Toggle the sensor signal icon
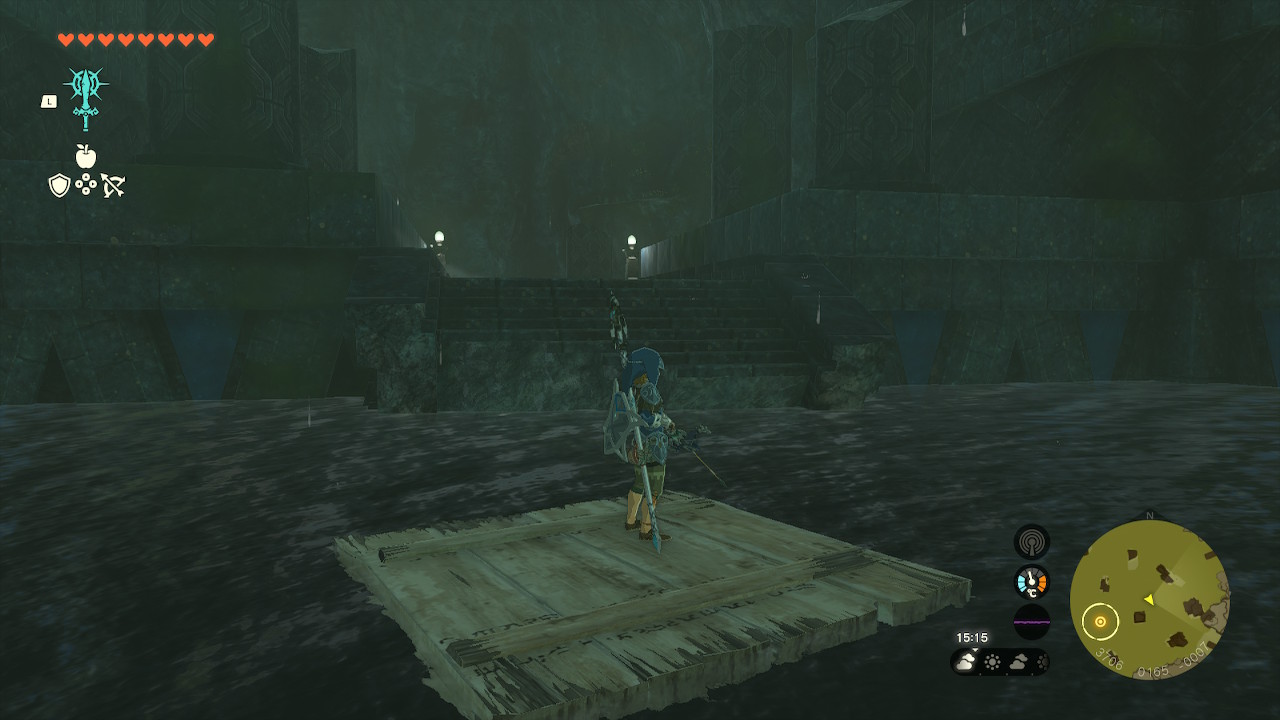 [x=1031, y=541]
